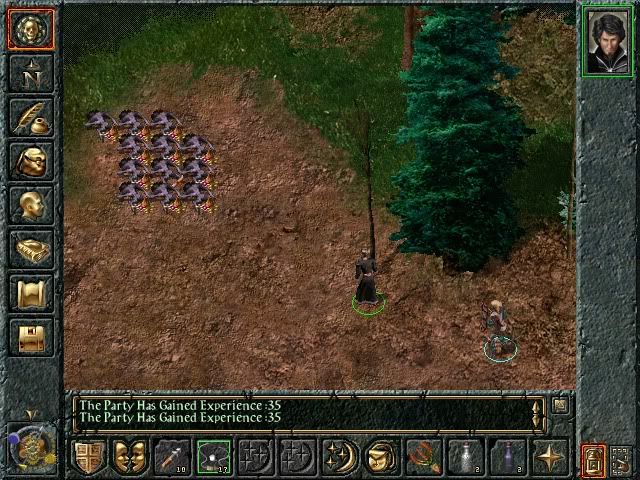Open the cast spell crescent moon button

tap(339, 456)
